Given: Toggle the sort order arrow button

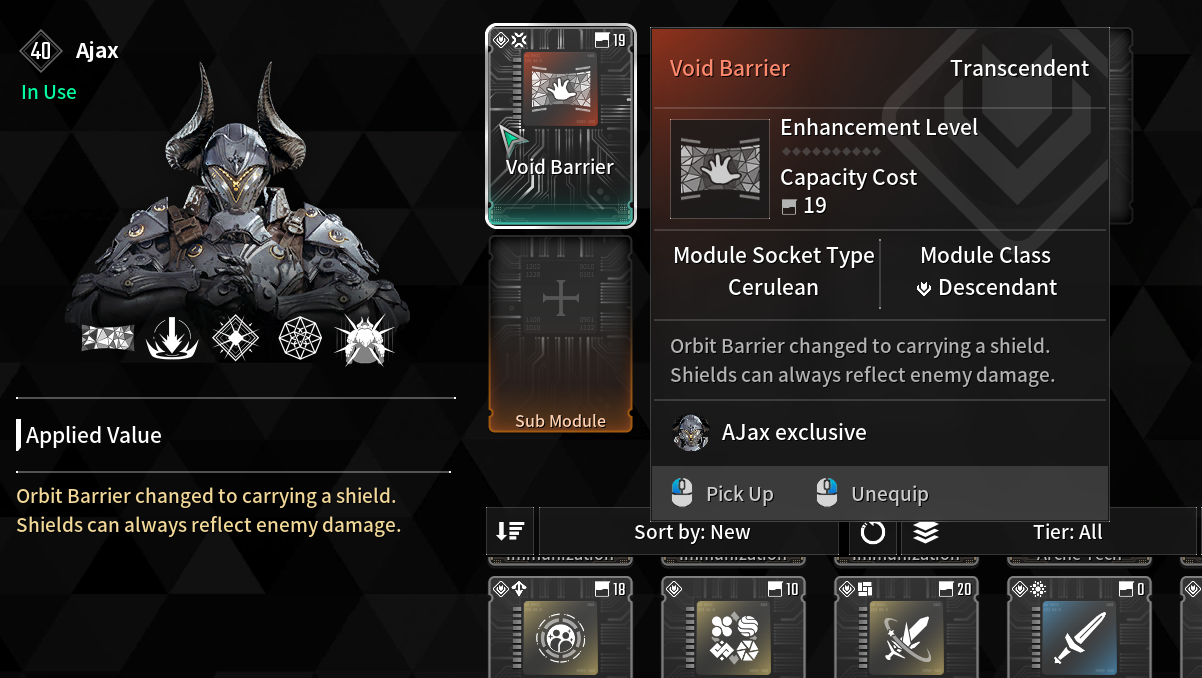Looking at the screenshot, I should pos(511,532).
